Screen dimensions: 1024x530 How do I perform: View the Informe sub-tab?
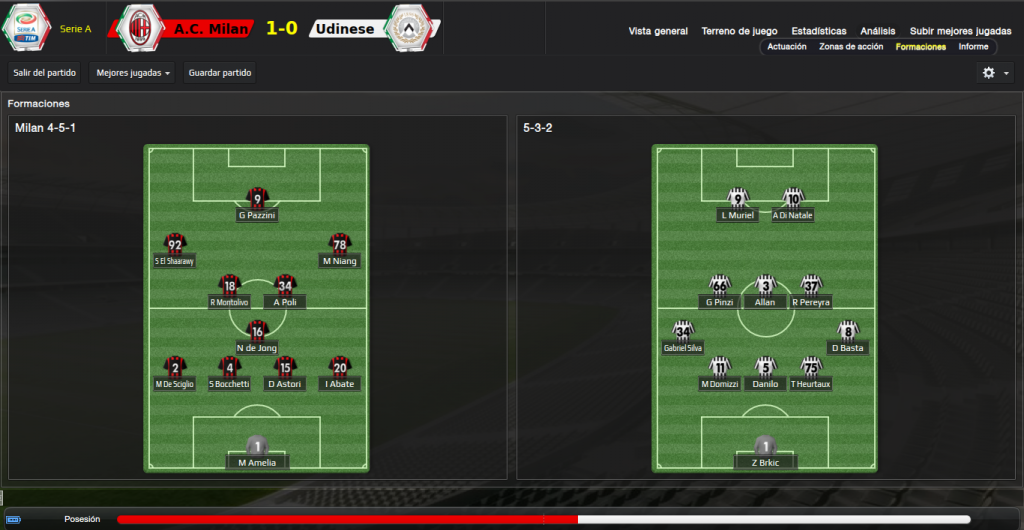[973, 47]
